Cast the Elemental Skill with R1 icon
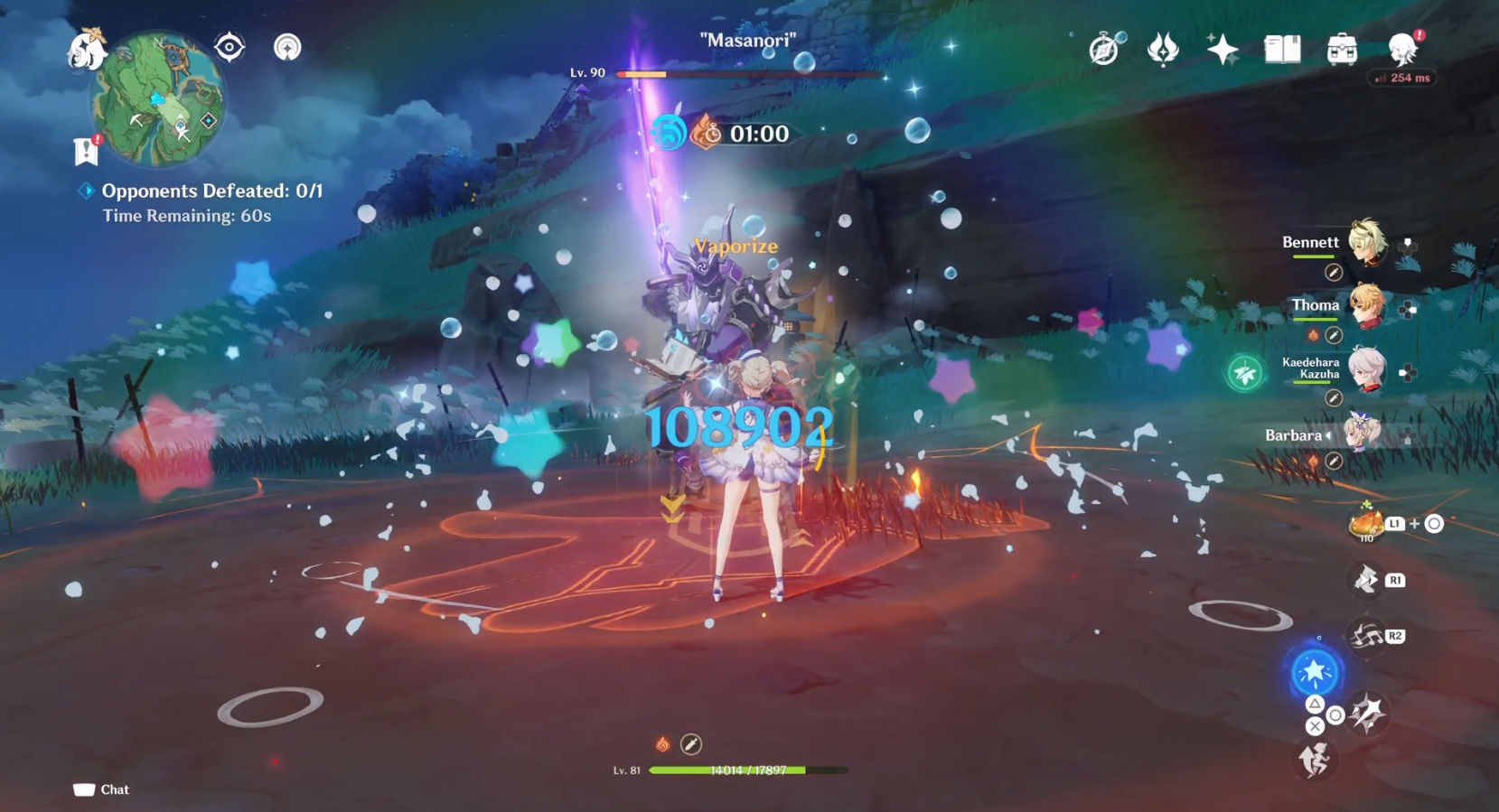Image resolution: width=1499 pixels, height=812 pixels. 1363,579
